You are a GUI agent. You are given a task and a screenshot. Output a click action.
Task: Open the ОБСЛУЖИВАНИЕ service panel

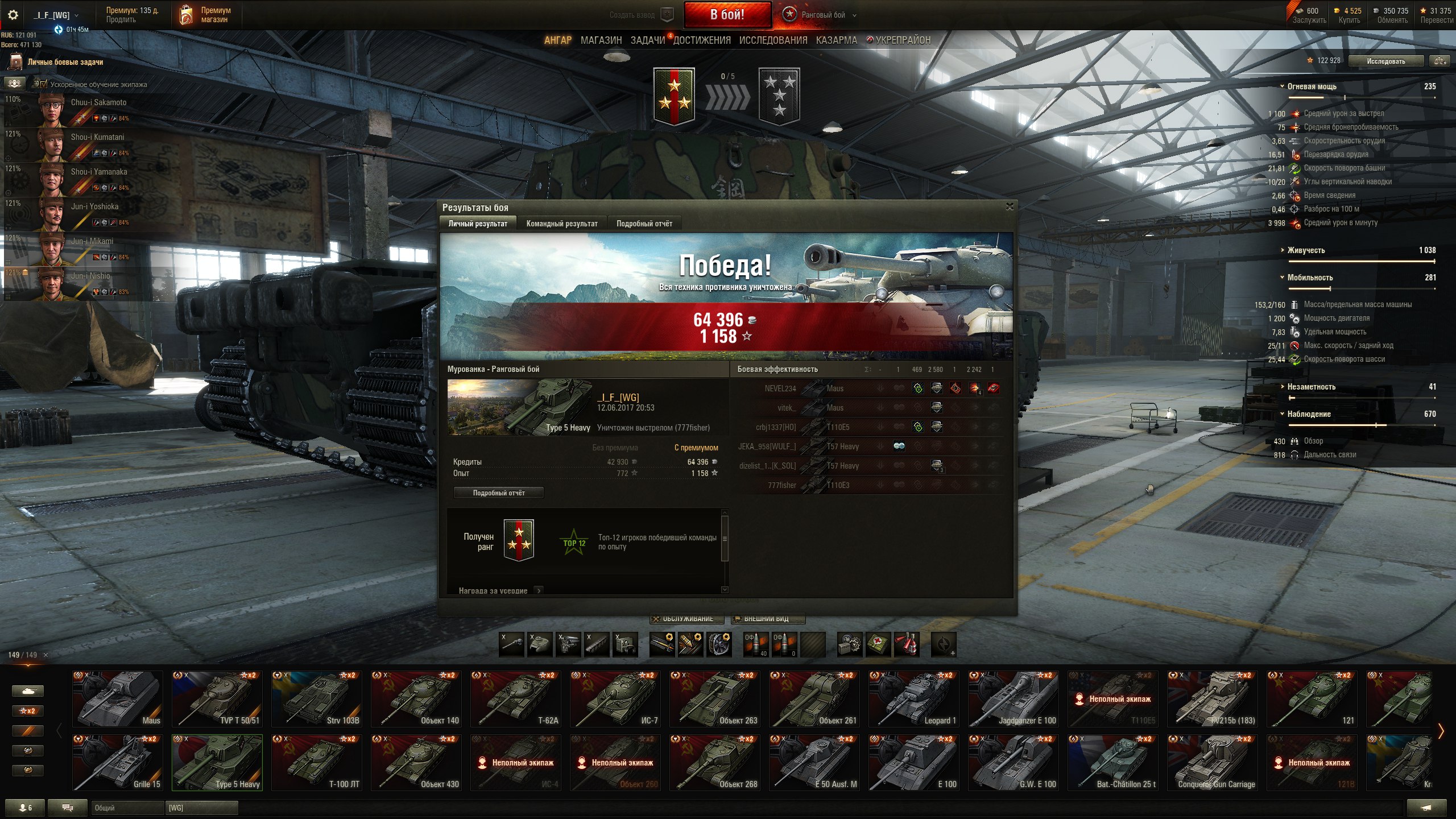[x=687, y=619]
